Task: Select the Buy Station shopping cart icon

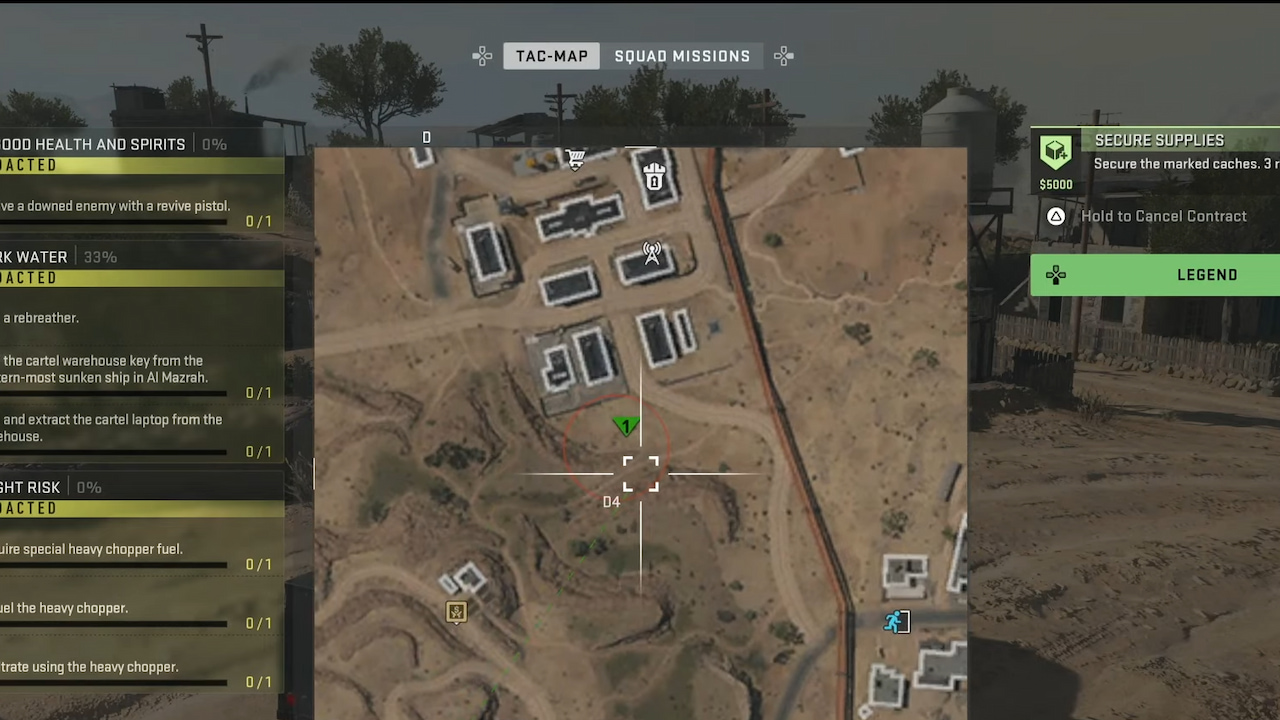Action: [x=575, y=158]
